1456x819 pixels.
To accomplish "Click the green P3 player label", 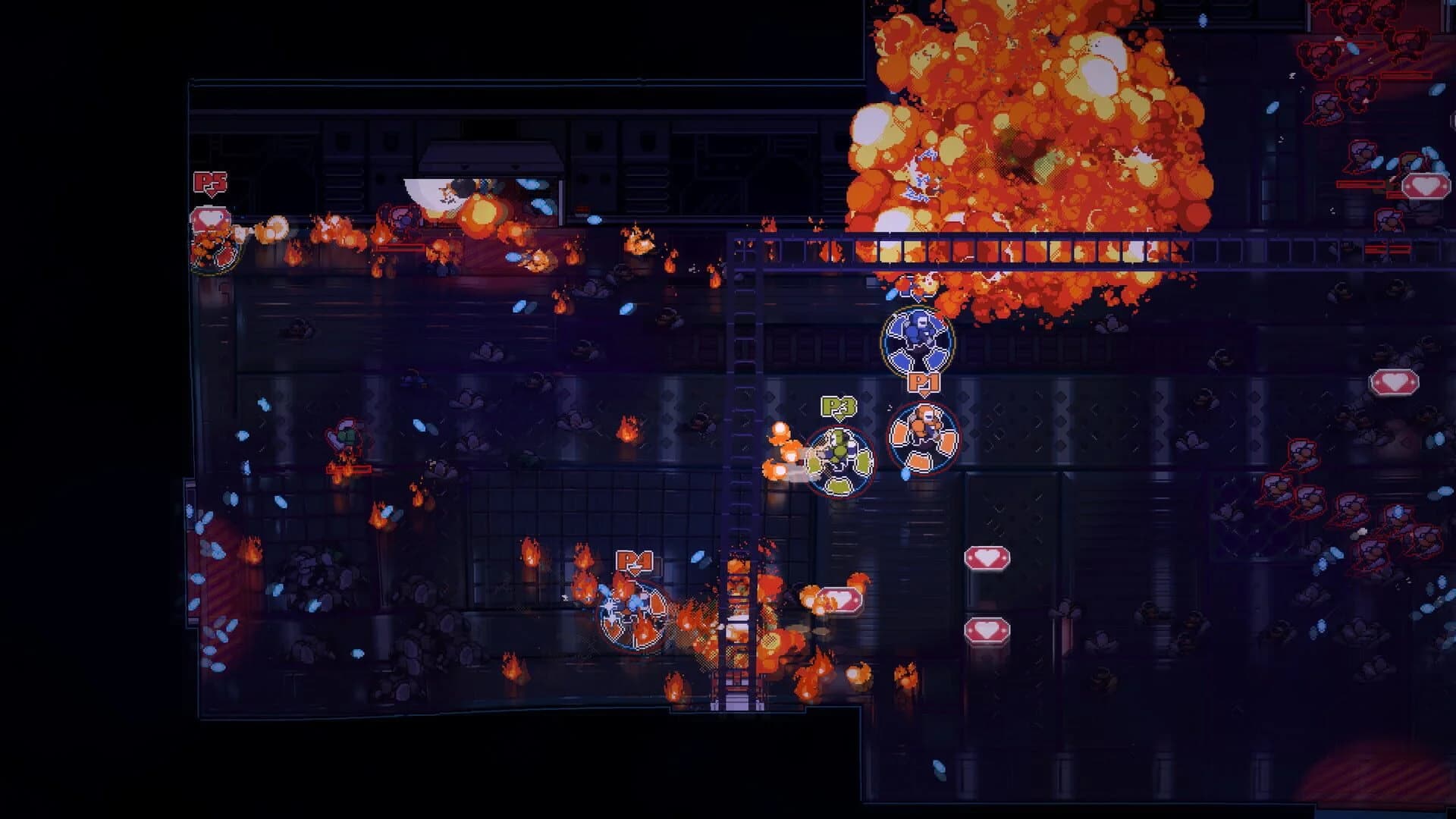I will [836, 407].
